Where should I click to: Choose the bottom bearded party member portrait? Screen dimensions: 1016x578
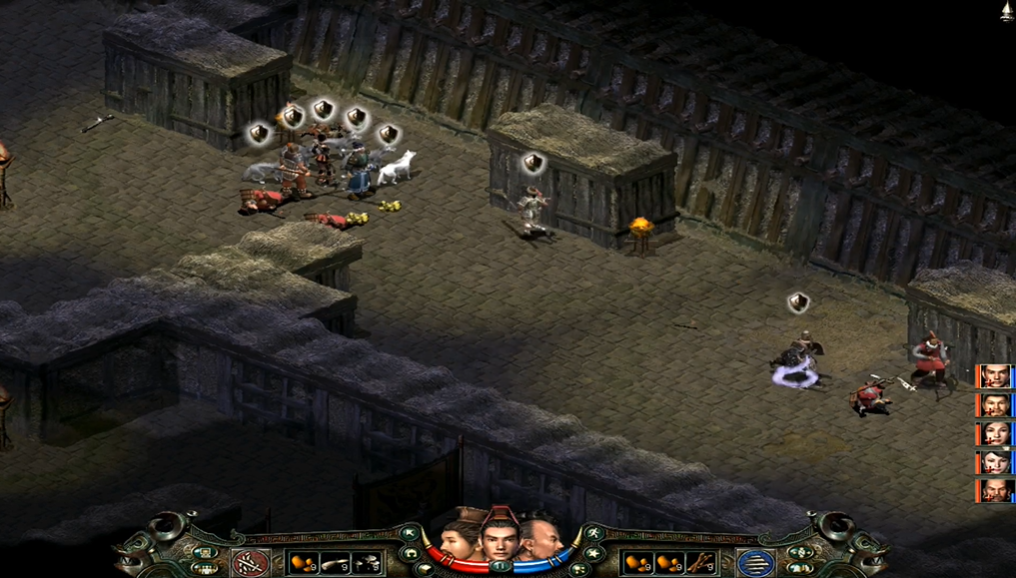[996, 491]
